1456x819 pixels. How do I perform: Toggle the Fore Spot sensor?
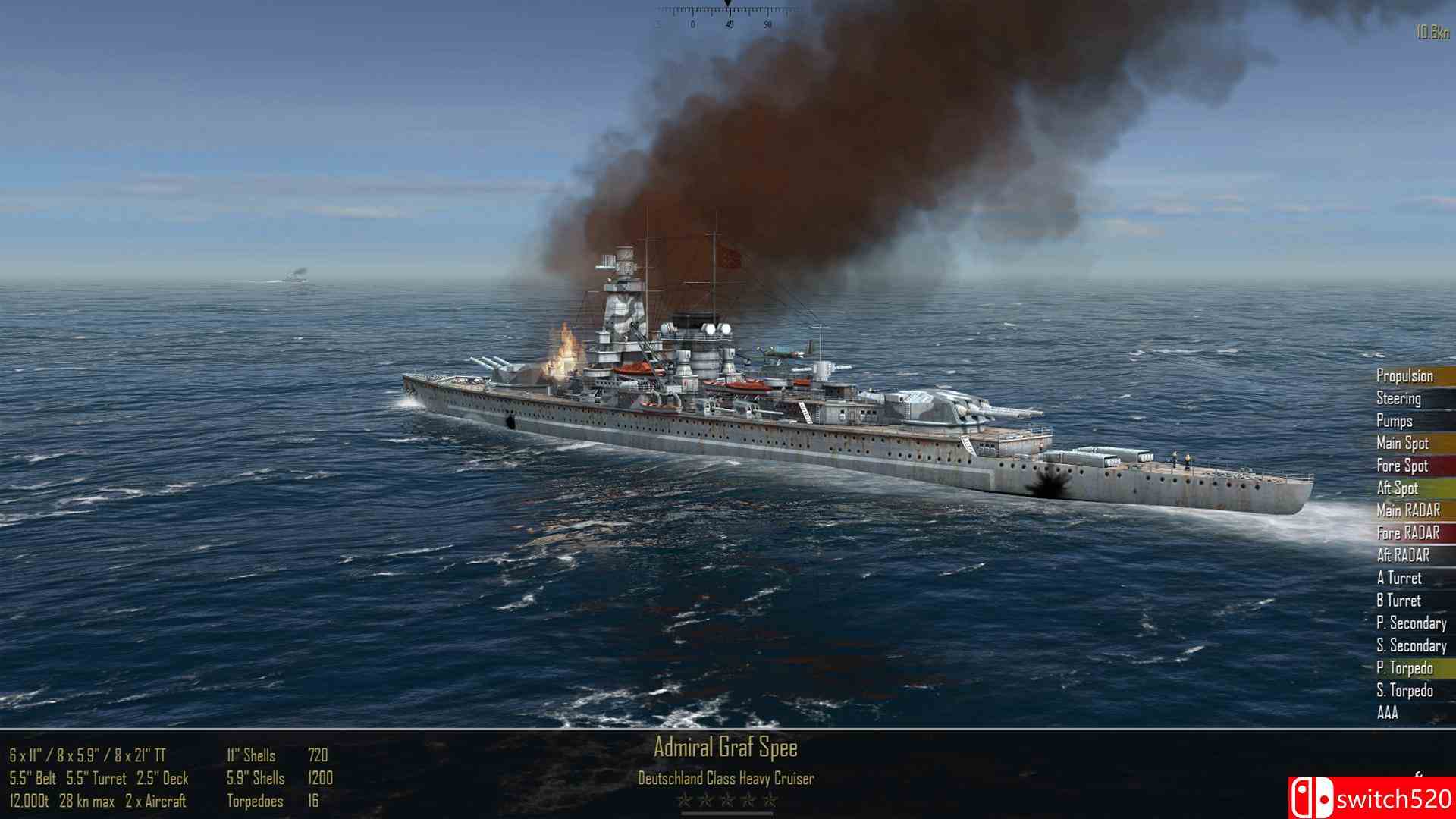[x=1403, y=466]
